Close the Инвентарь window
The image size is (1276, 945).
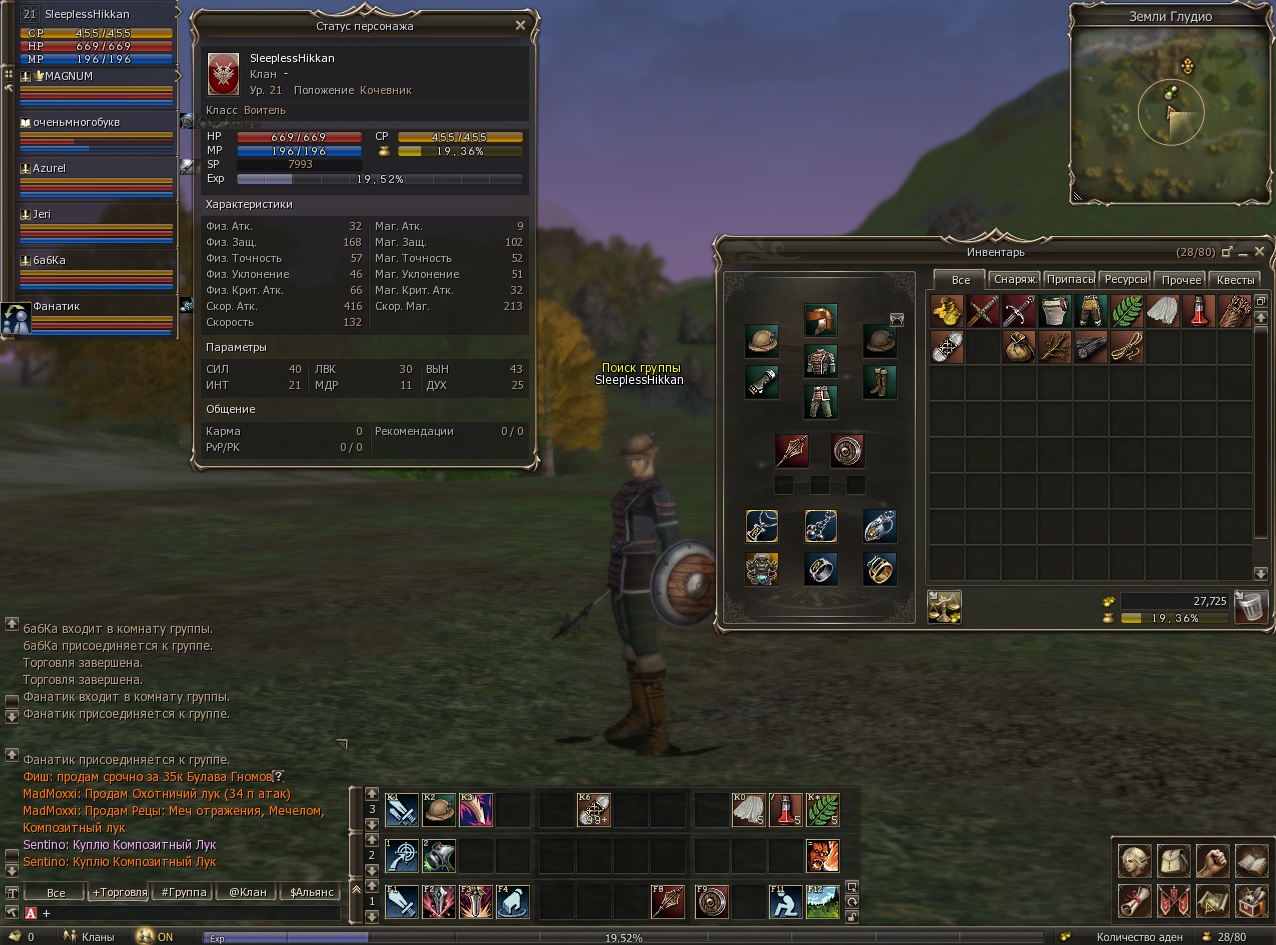1260,251
